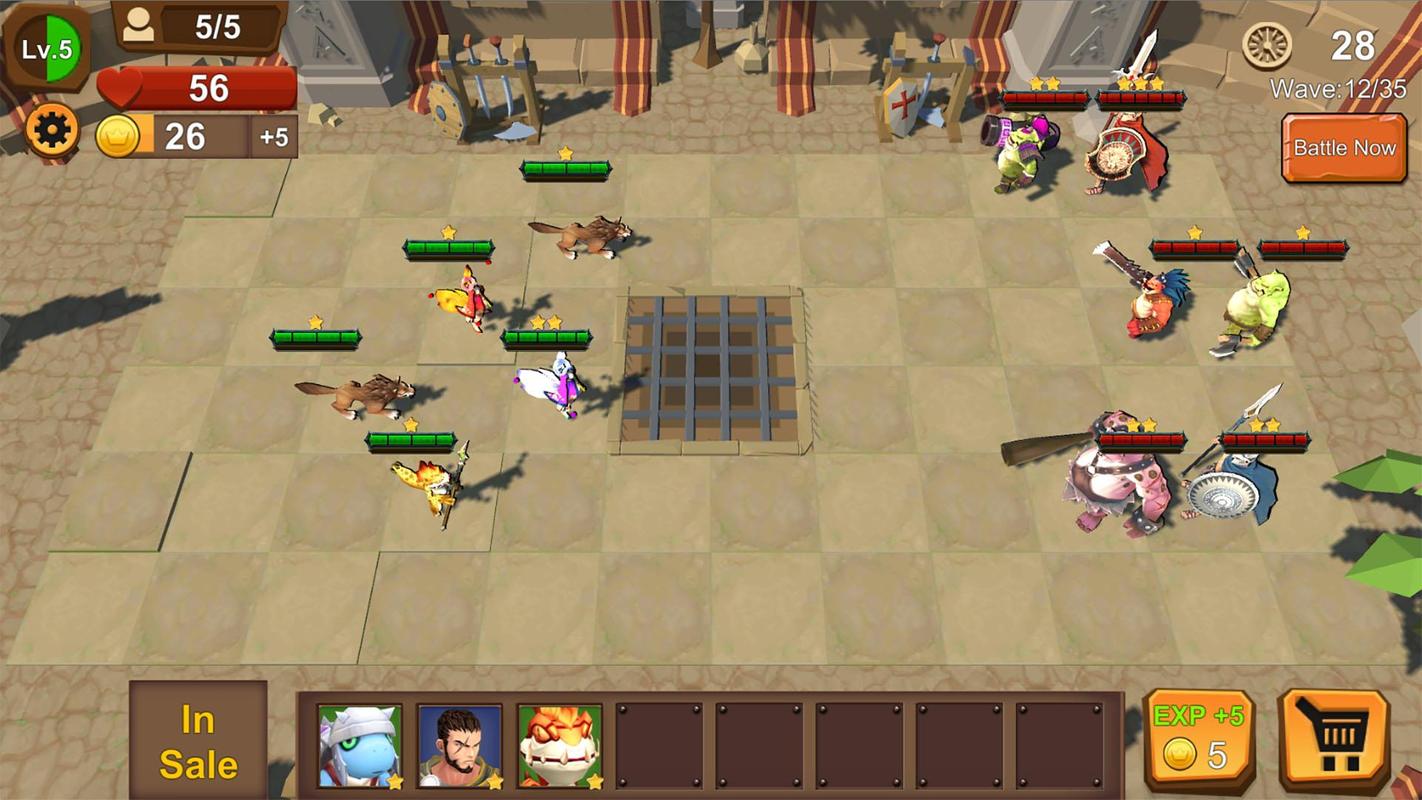Viewport: 1422px width, 800px height.
Task: Click the In Sale panel
Action: (x=198, y=741)
